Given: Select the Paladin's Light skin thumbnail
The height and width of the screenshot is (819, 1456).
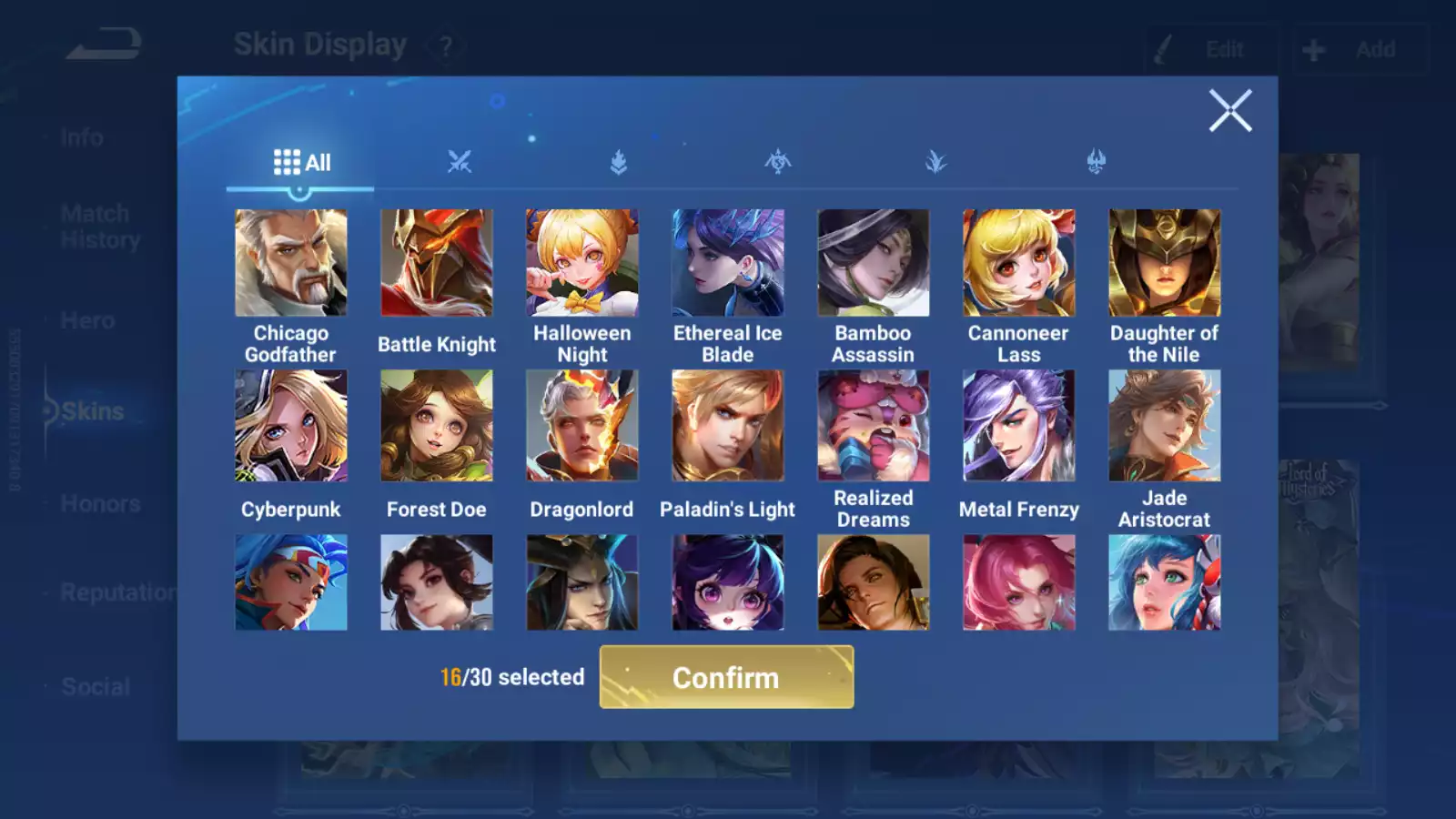Looking at the screenshot, I should pos(727,425).
